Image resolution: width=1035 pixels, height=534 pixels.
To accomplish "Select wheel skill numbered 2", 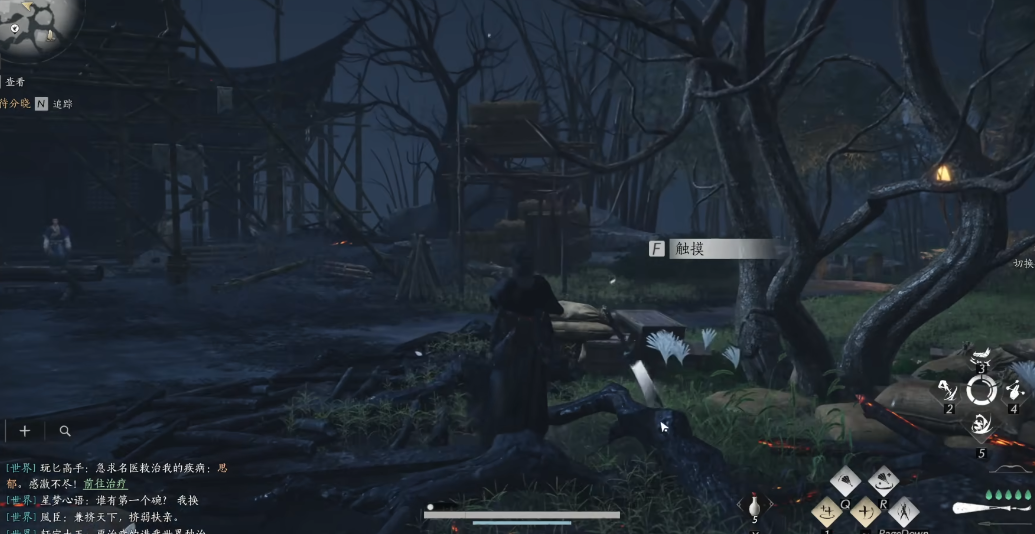I will [x=947, y=391].
